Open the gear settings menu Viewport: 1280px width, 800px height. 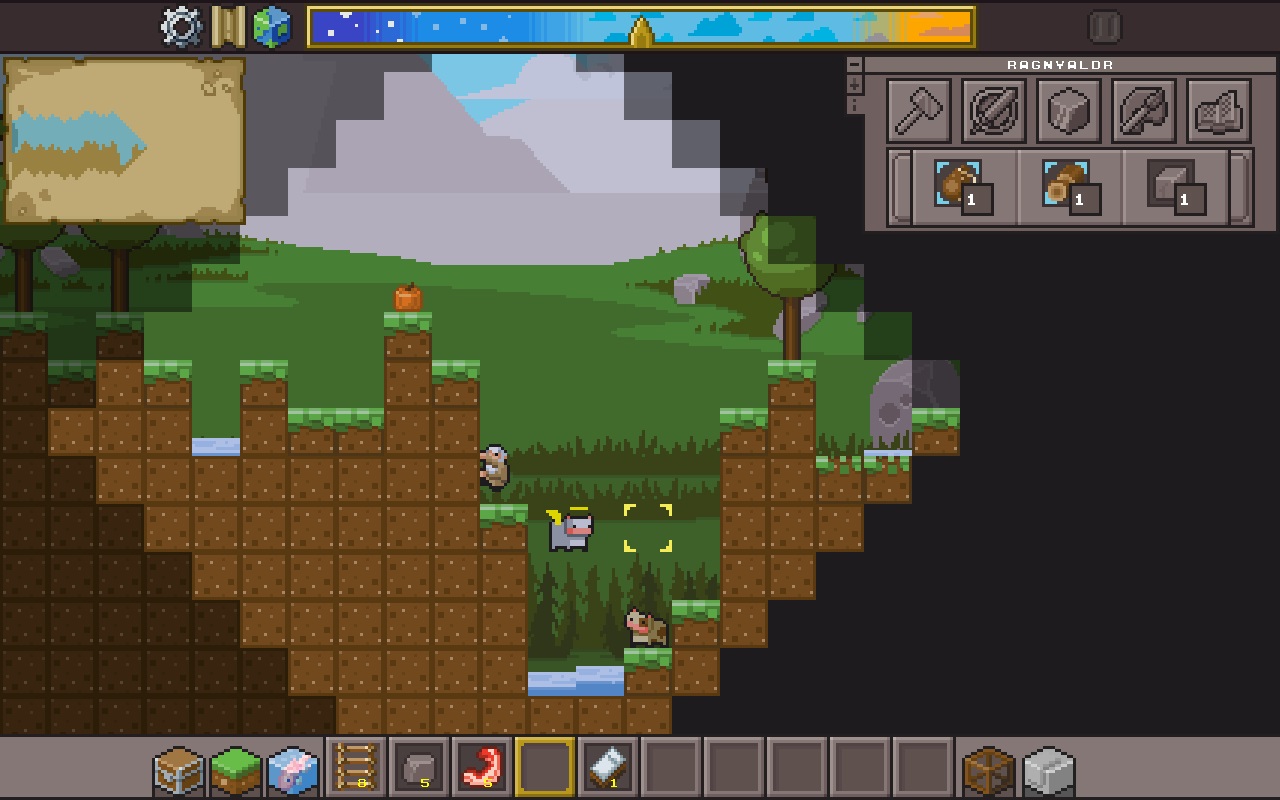point(181,27)
